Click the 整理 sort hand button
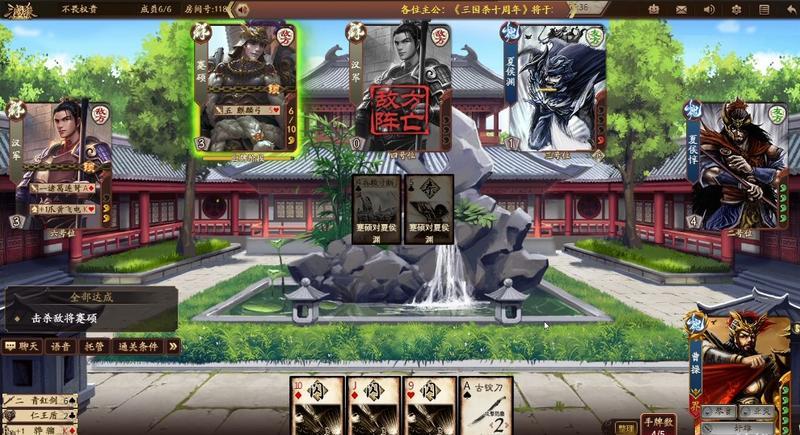 [x=624, y=427]
